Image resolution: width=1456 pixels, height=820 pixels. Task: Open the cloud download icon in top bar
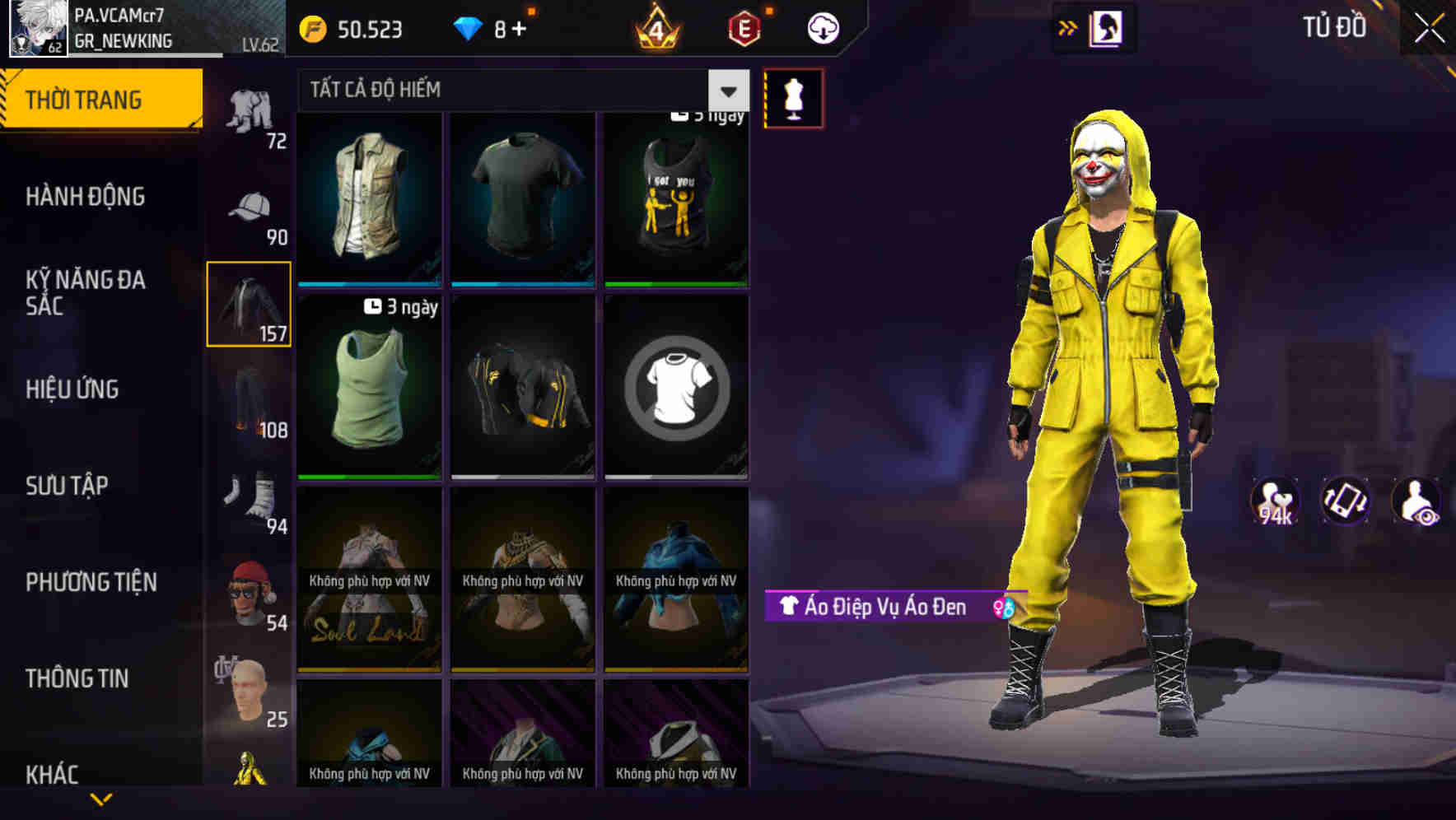823,27
